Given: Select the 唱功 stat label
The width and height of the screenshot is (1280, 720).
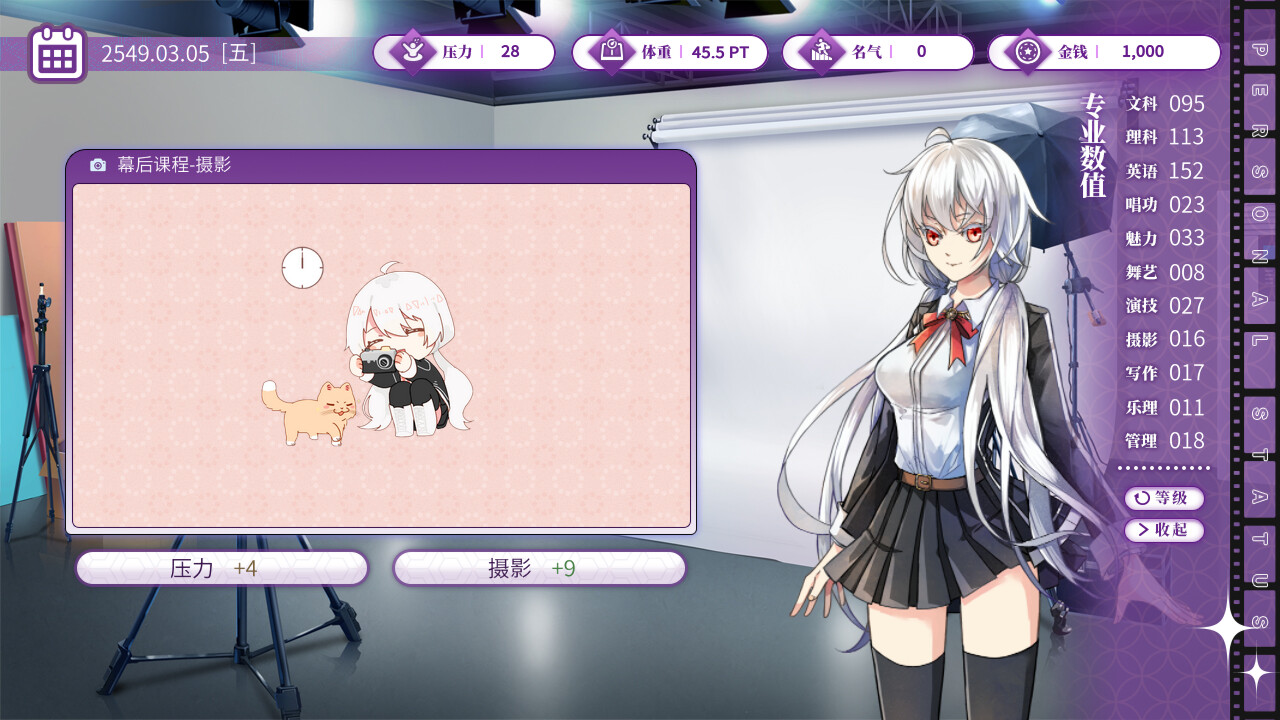Looking at the screenshot, I should [x=1140, y=205].
